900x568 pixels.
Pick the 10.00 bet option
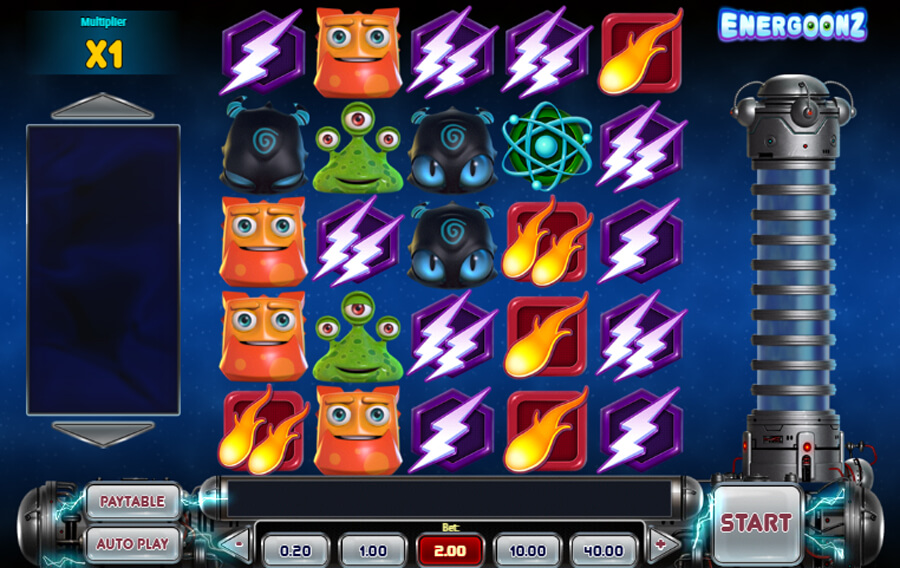point(527,550)
